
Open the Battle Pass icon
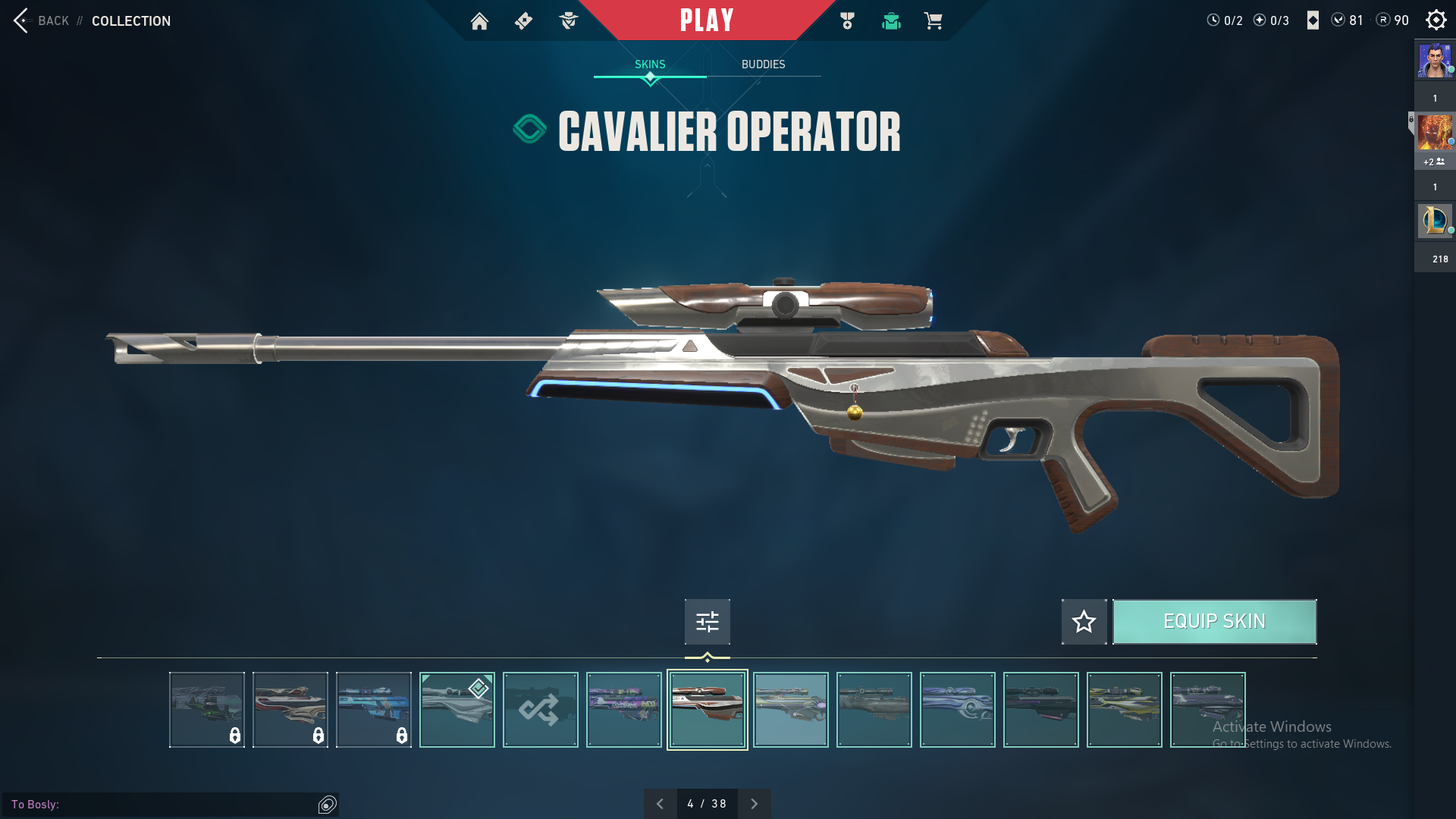tap(523, 21)
